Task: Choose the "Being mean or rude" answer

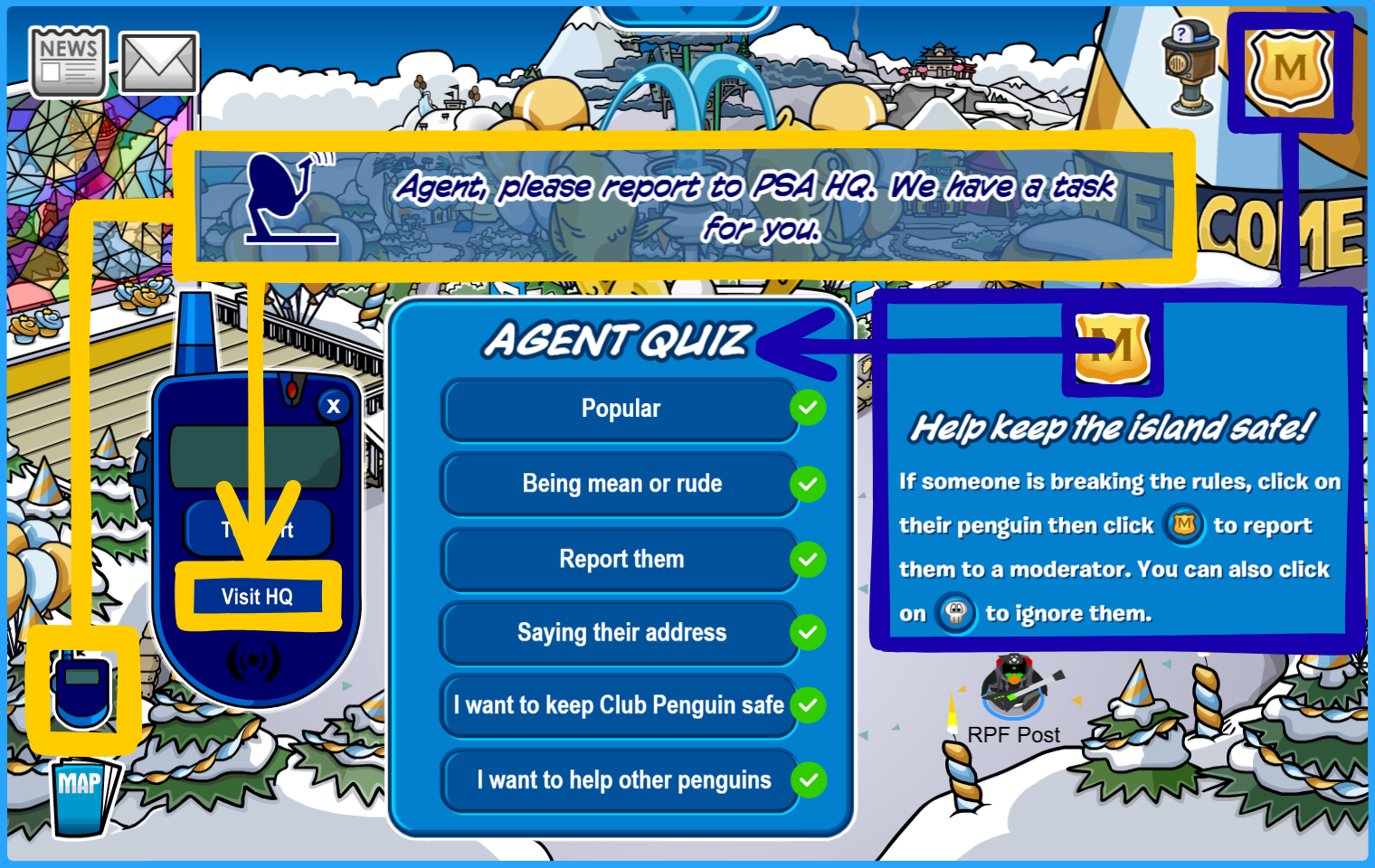Action: 621,484
